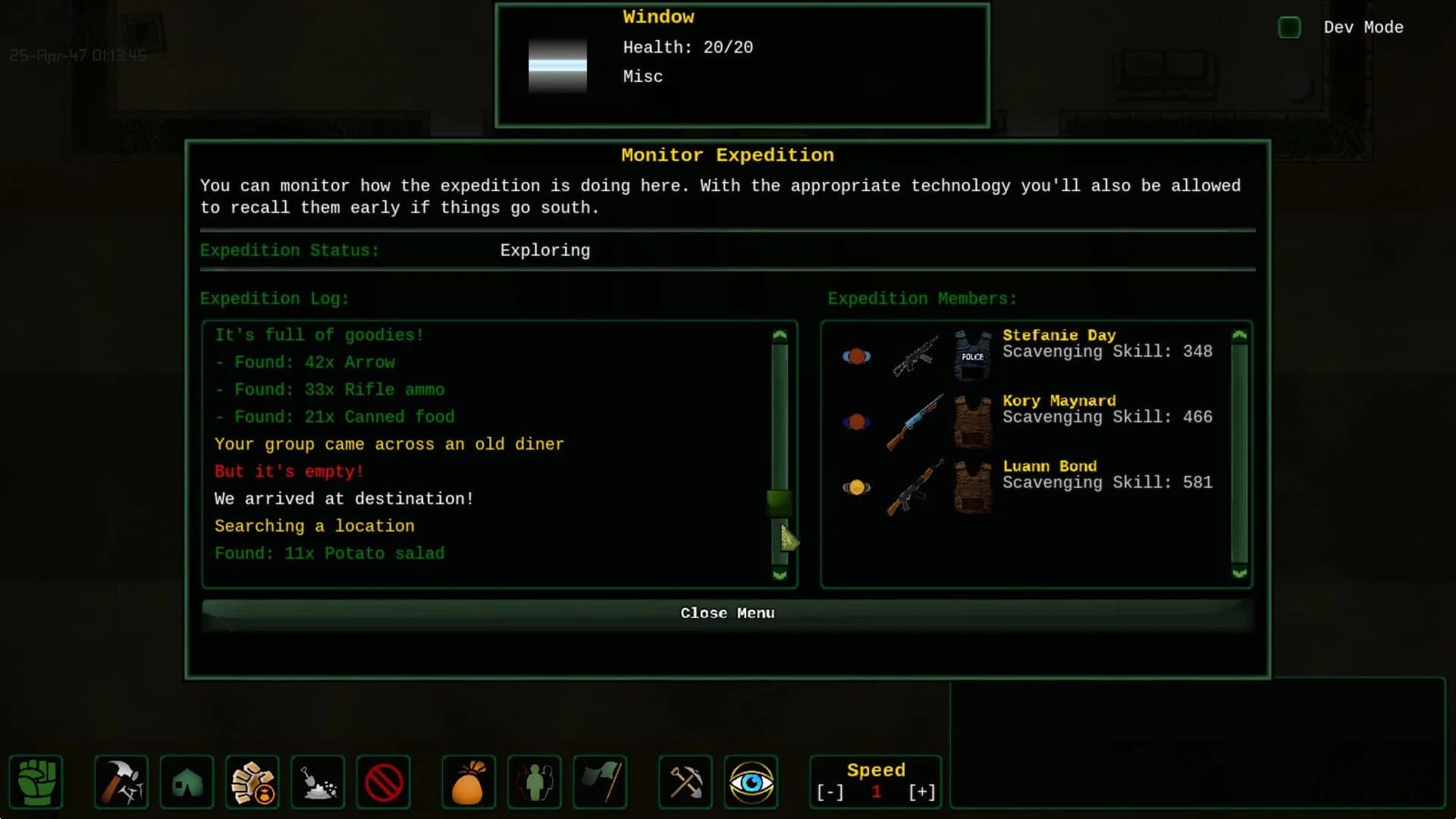Collapse the expedition log with up arrow
Screen dimensions: 1456x819
(x=780, y=334)
